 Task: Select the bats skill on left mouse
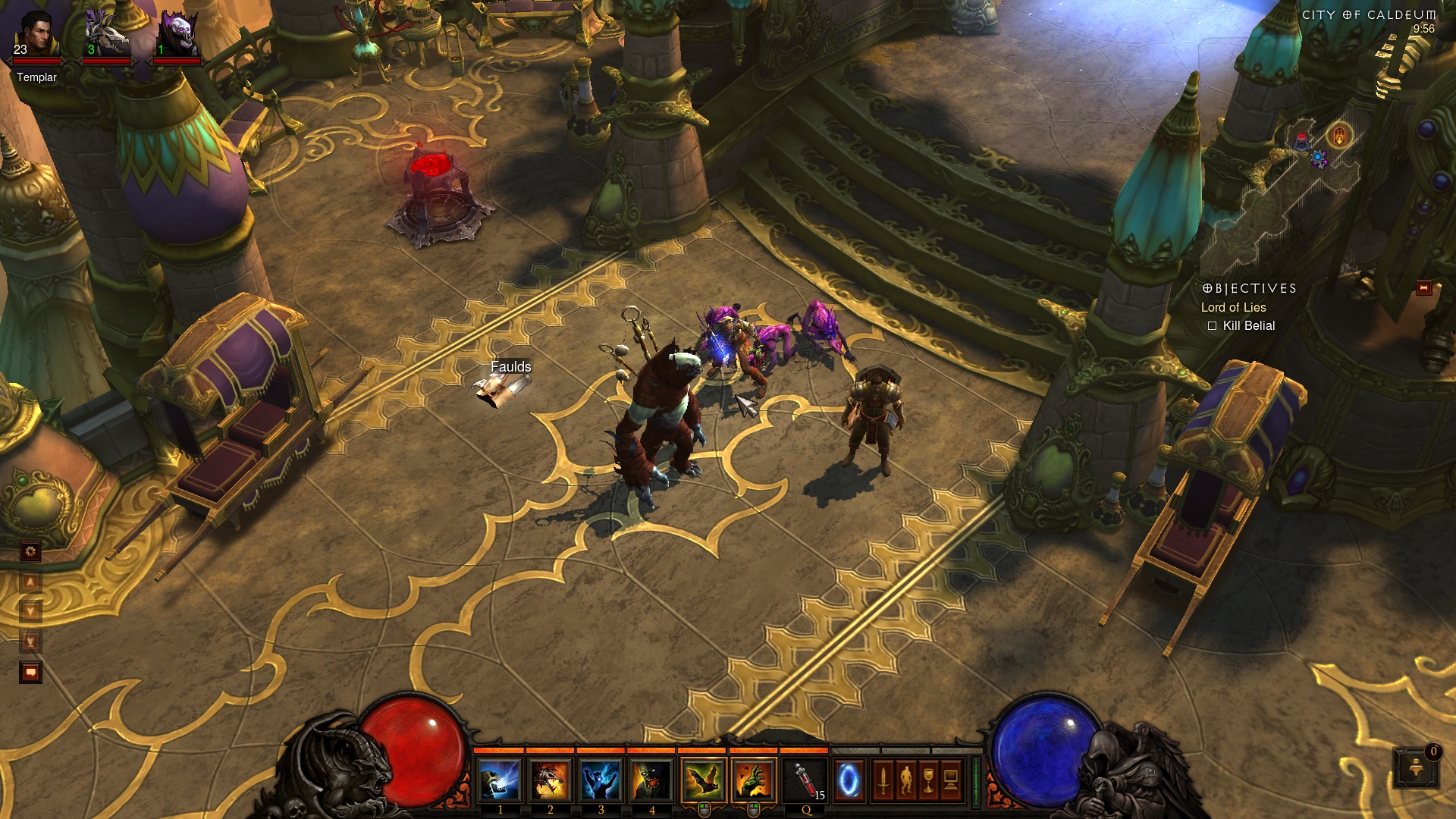704,780
